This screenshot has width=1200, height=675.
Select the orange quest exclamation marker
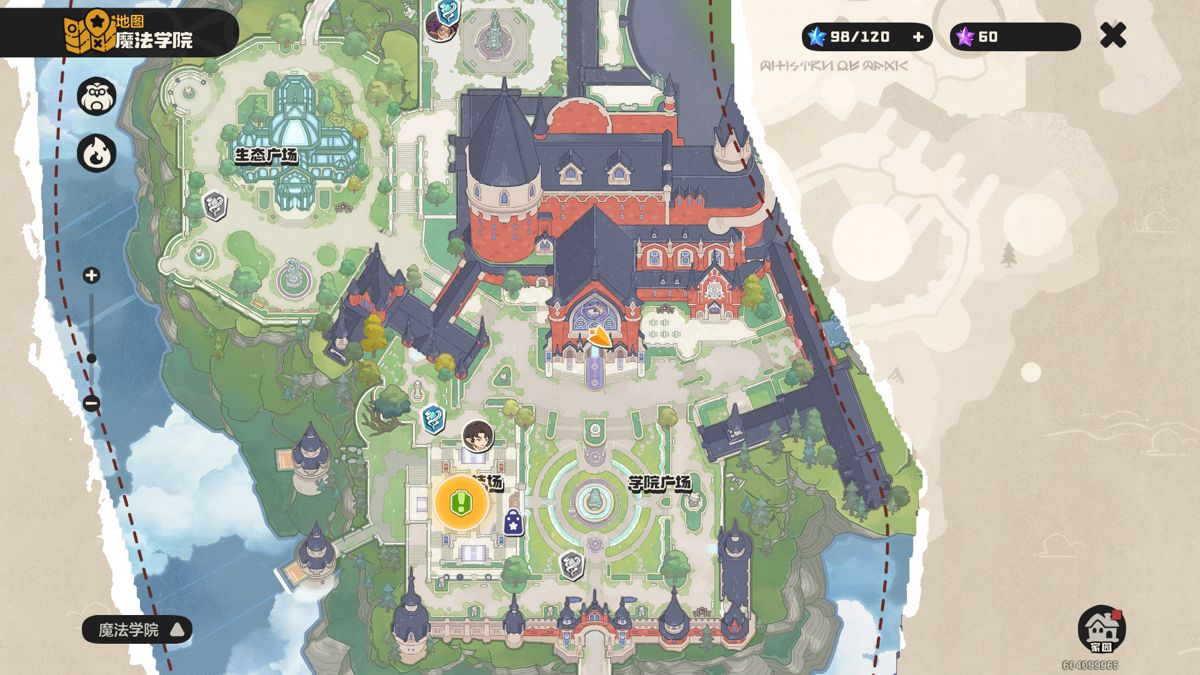pyautogui.click(x=461, y=502)
